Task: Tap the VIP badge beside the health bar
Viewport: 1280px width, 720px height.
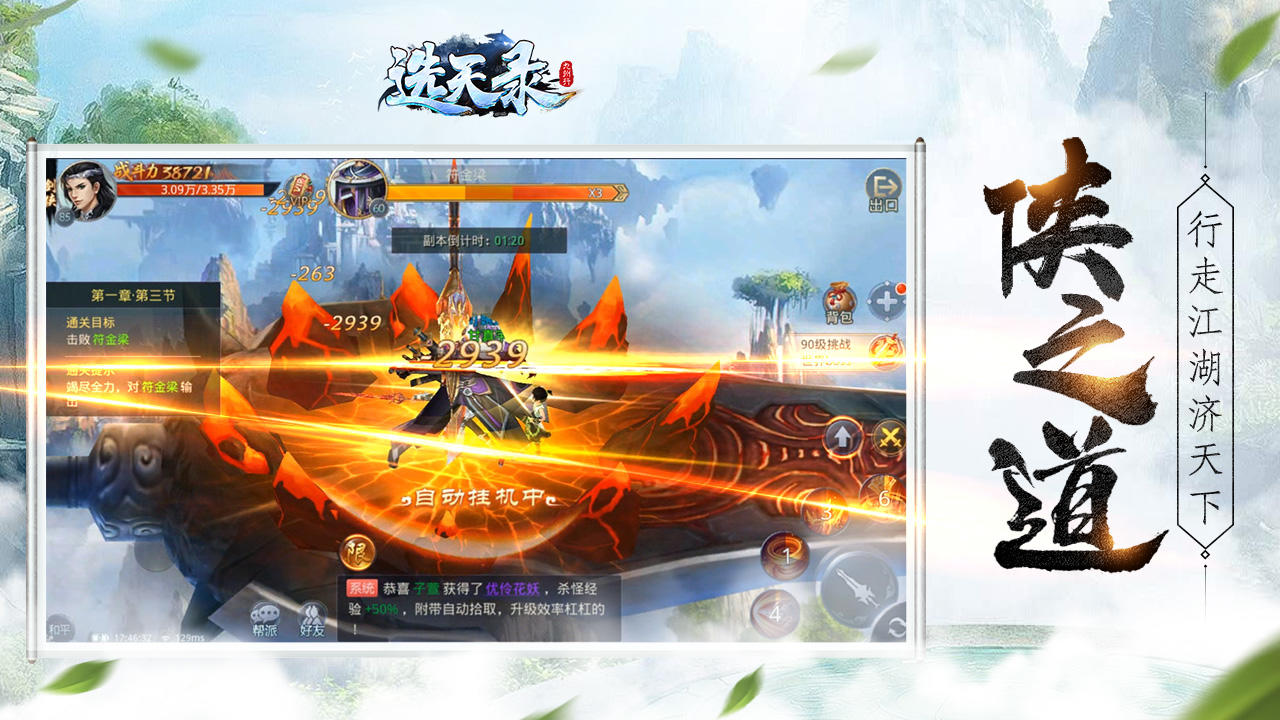Action: tap(298, 186)
